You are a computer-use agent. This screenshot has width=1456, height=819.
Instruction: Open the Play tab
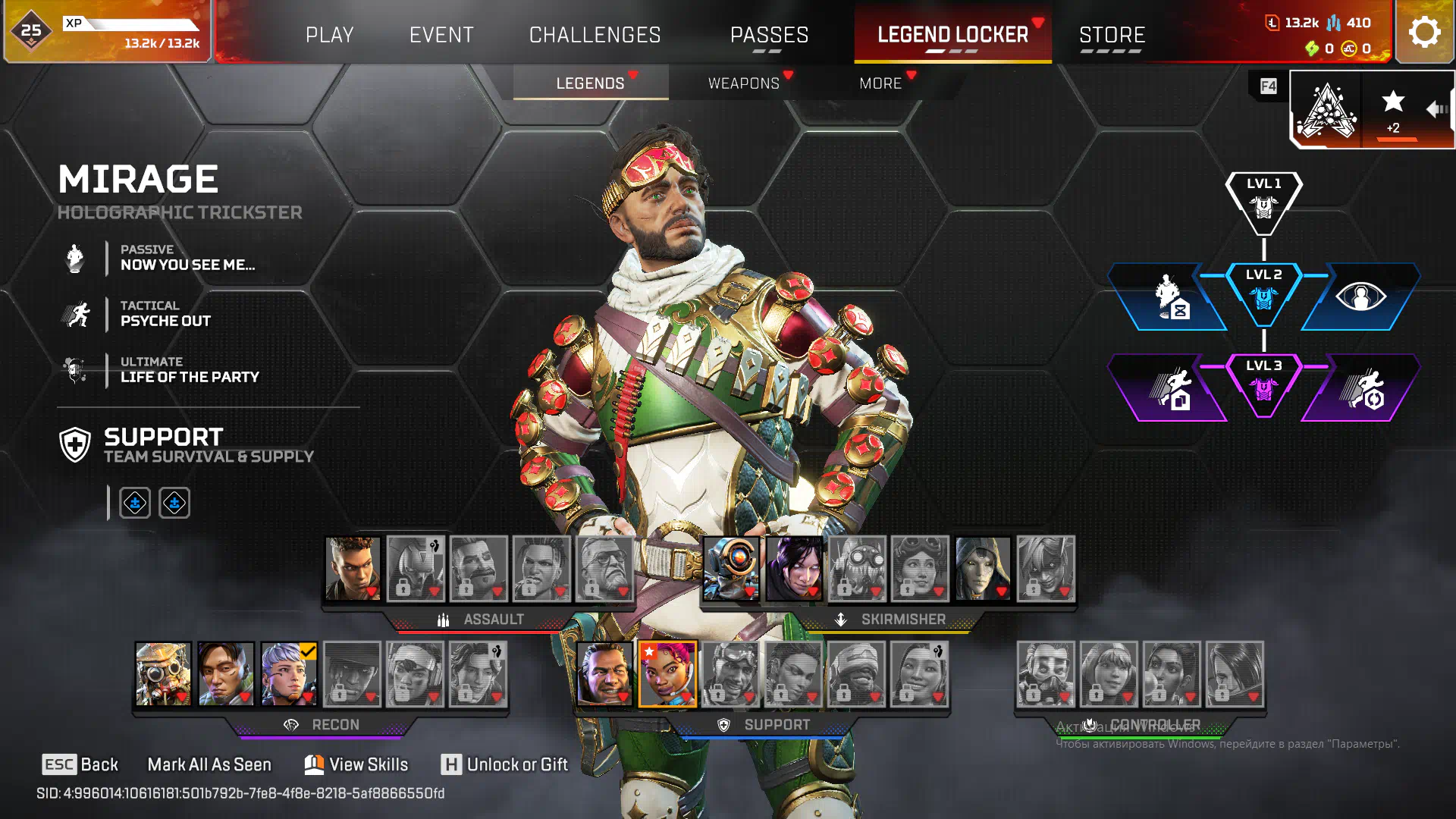(329, 35)
